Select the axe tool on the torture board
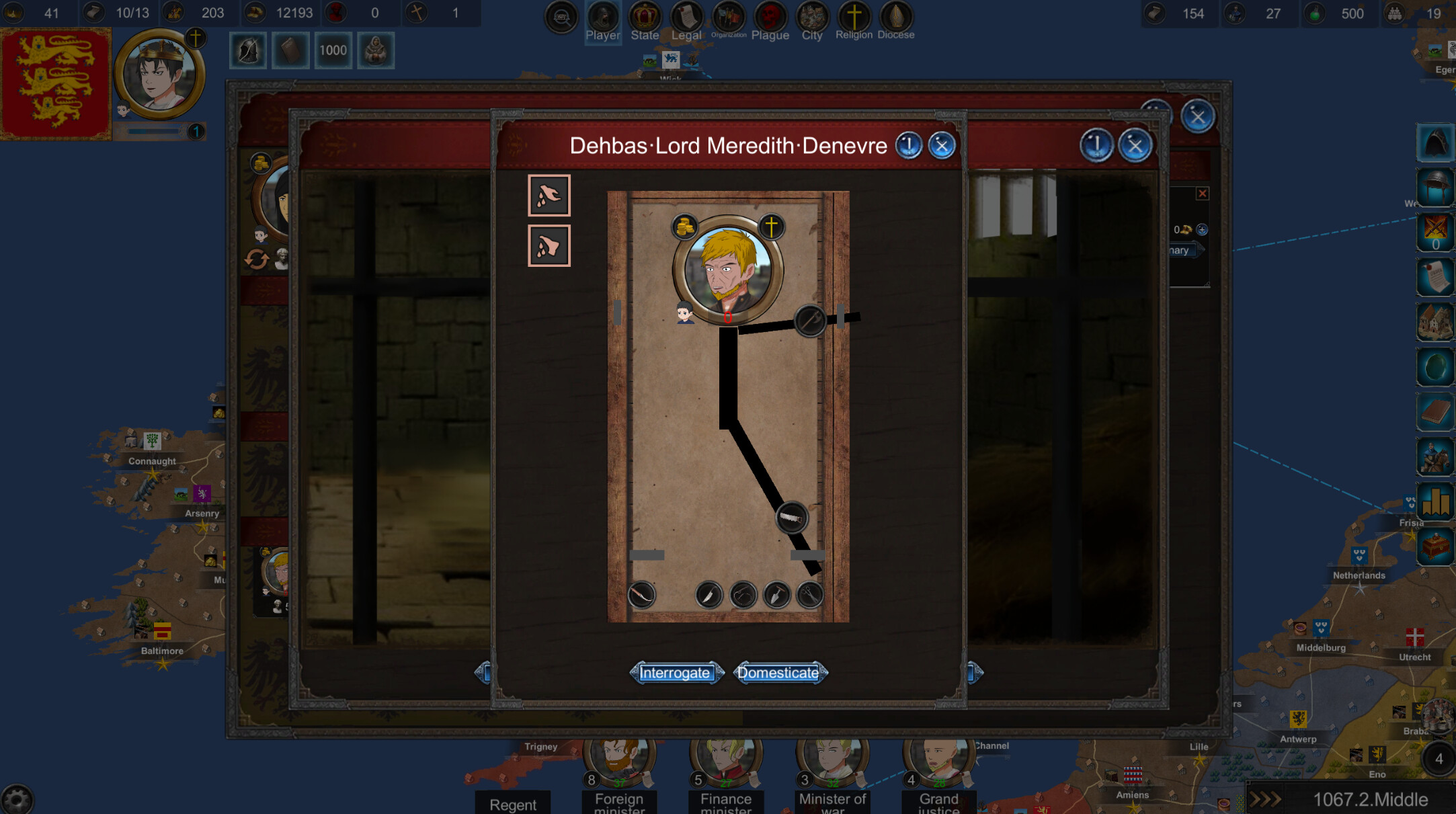Viewport: 1456px width, 814px height. [809, 321]
